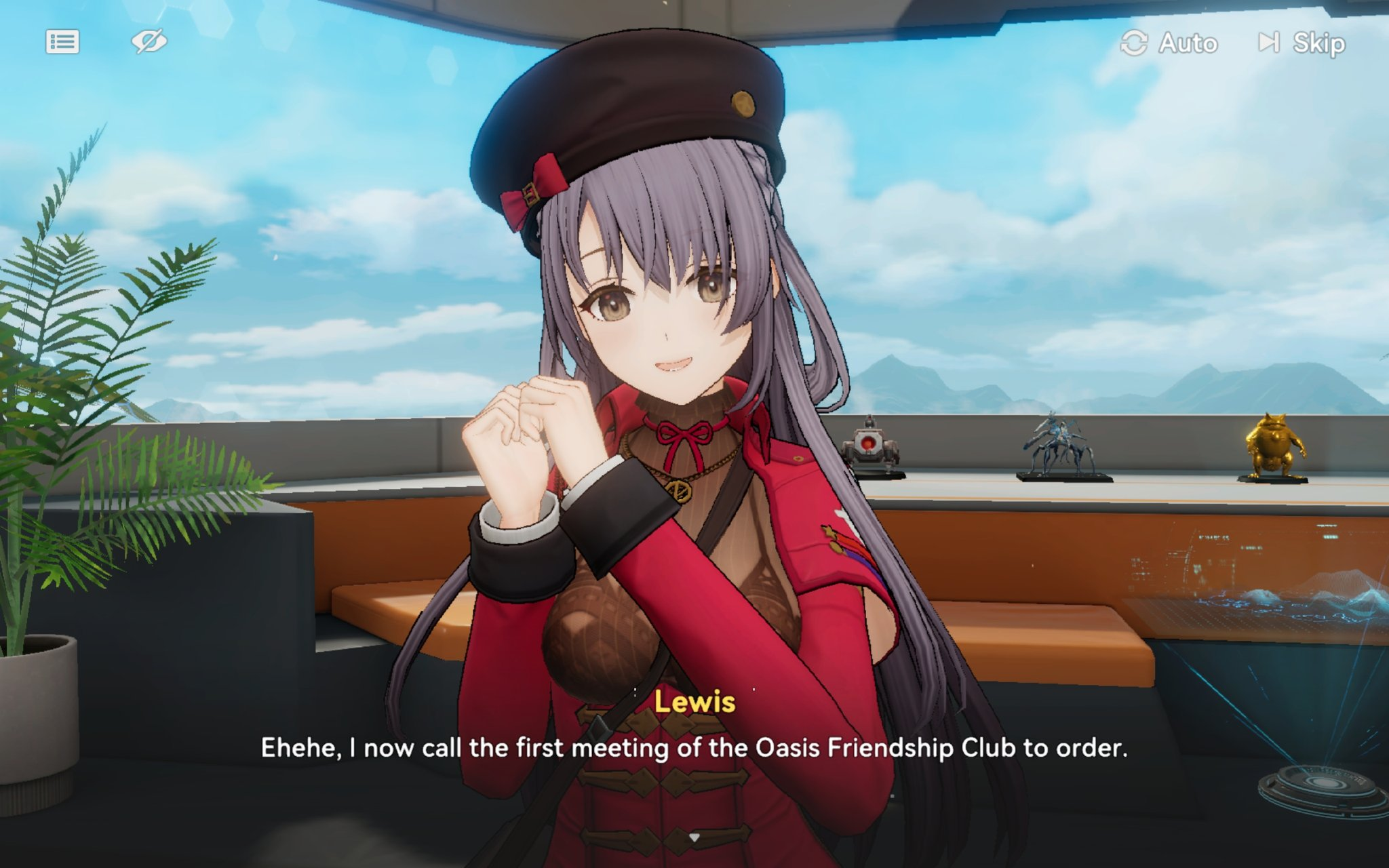Advance dialogue with the small heart indicator
Viewport: 1389px width, 868px height.
tap(694, 838)
